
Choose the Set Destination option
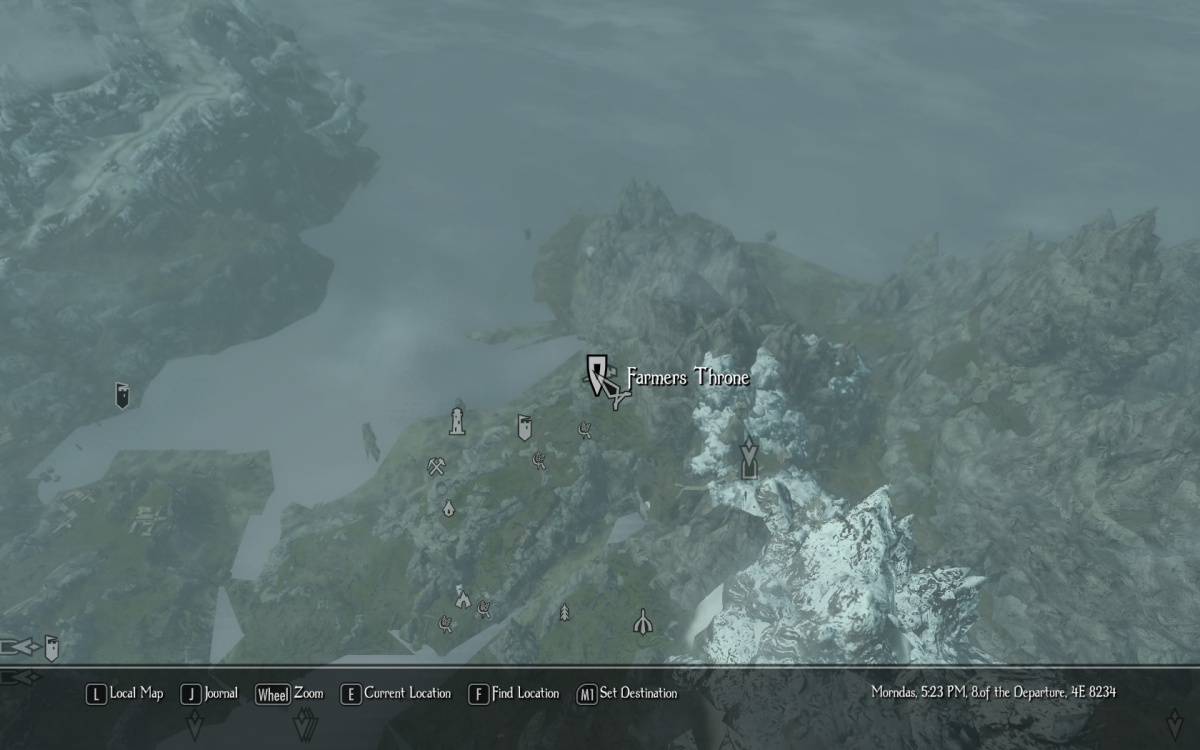coord(627,693)
